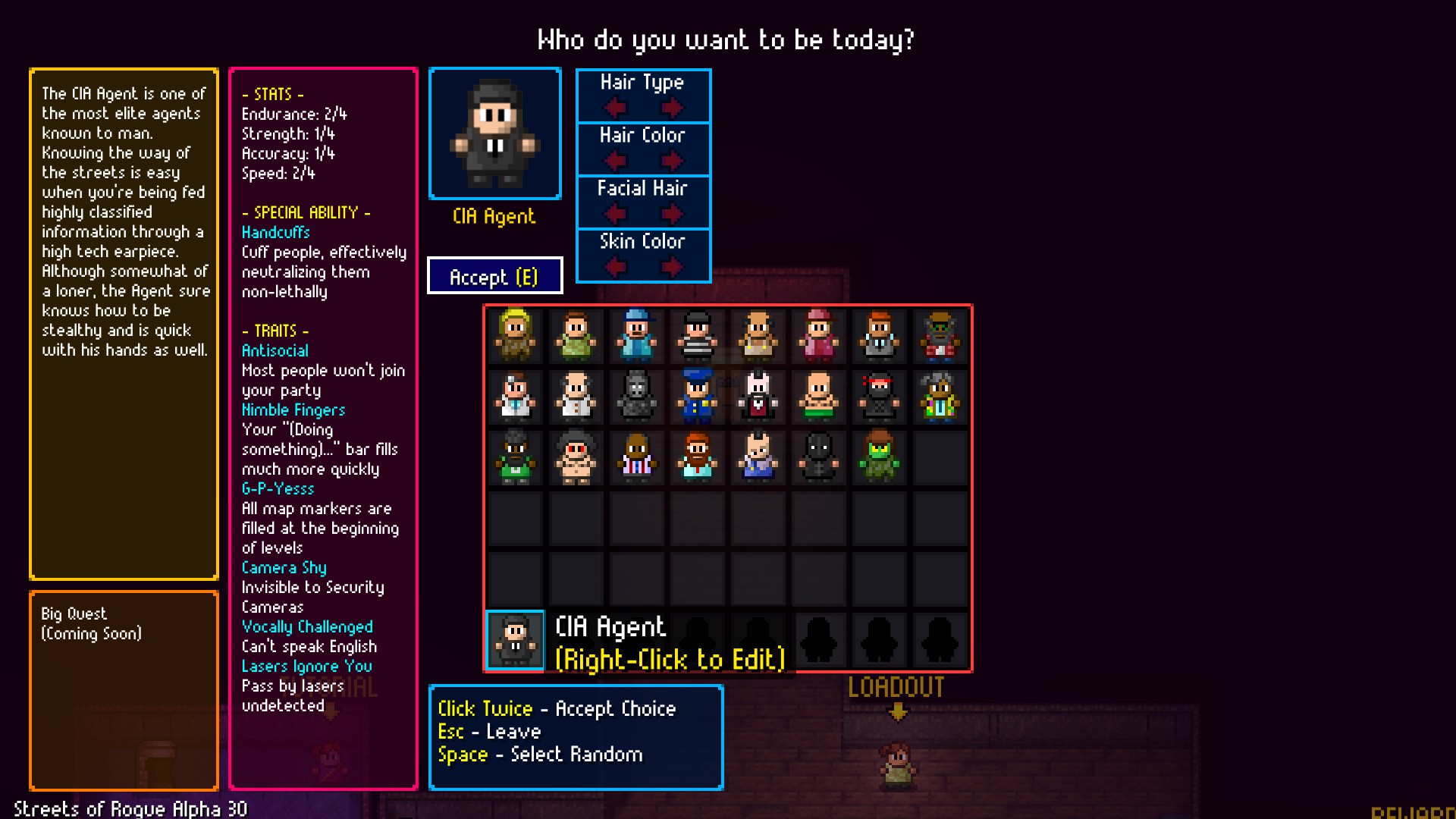Go back one Facial Hair option

[614, 215]
